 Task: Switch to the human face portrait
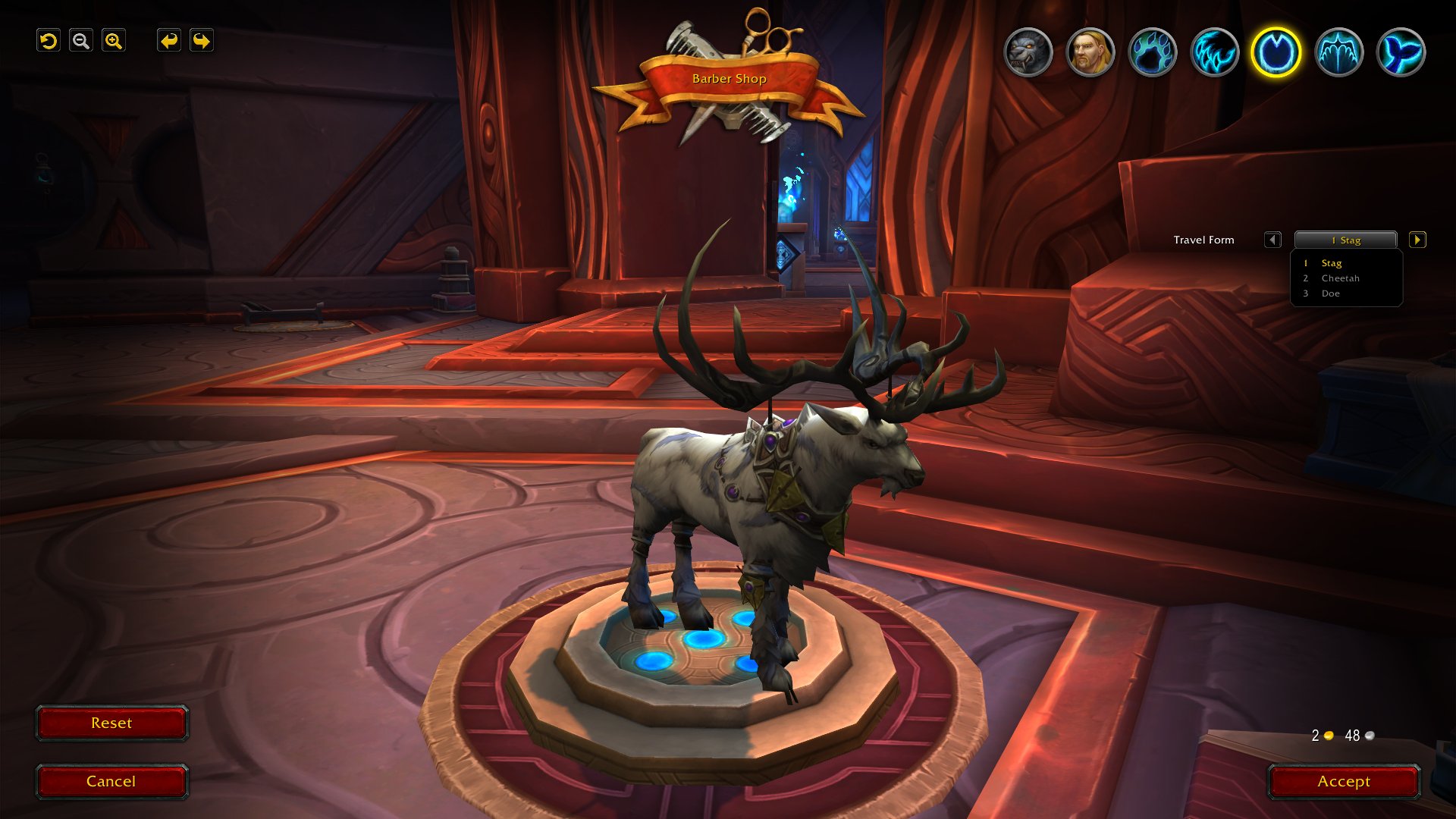tap(1090, 52)
